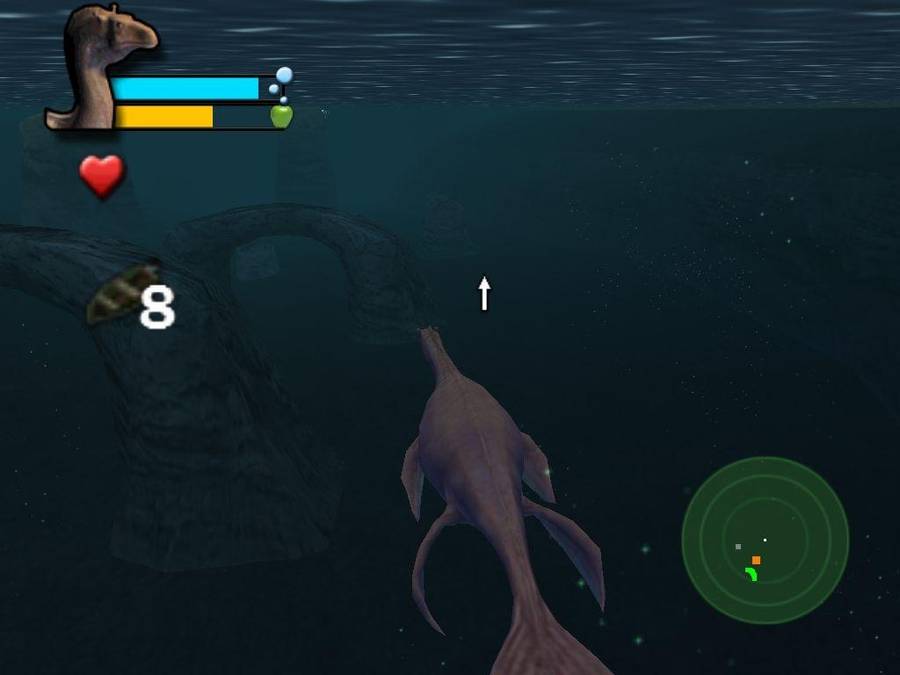The image size is (900, 675).
Task: Click the red heart life icon
Action: pos(101,176)
